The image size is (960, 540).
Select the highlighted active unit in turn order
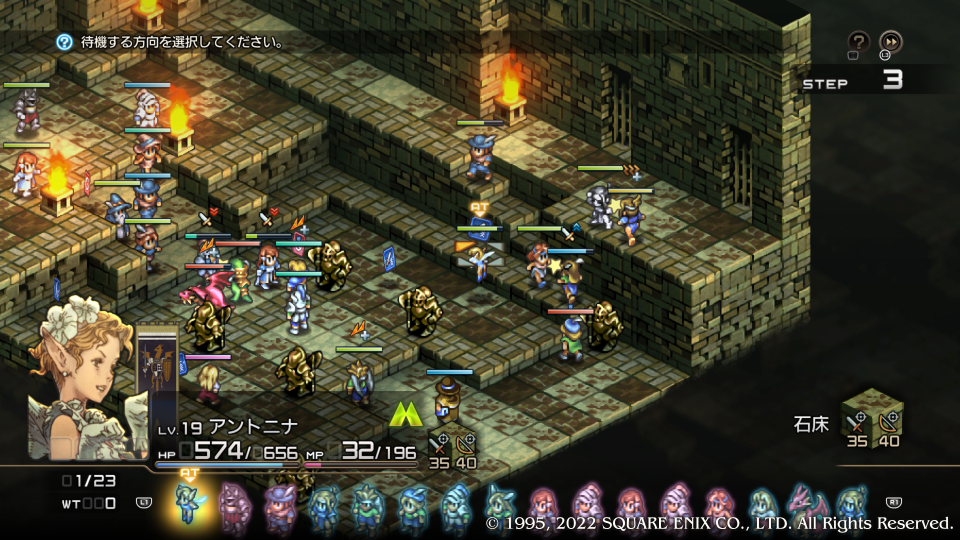(187, 501)
